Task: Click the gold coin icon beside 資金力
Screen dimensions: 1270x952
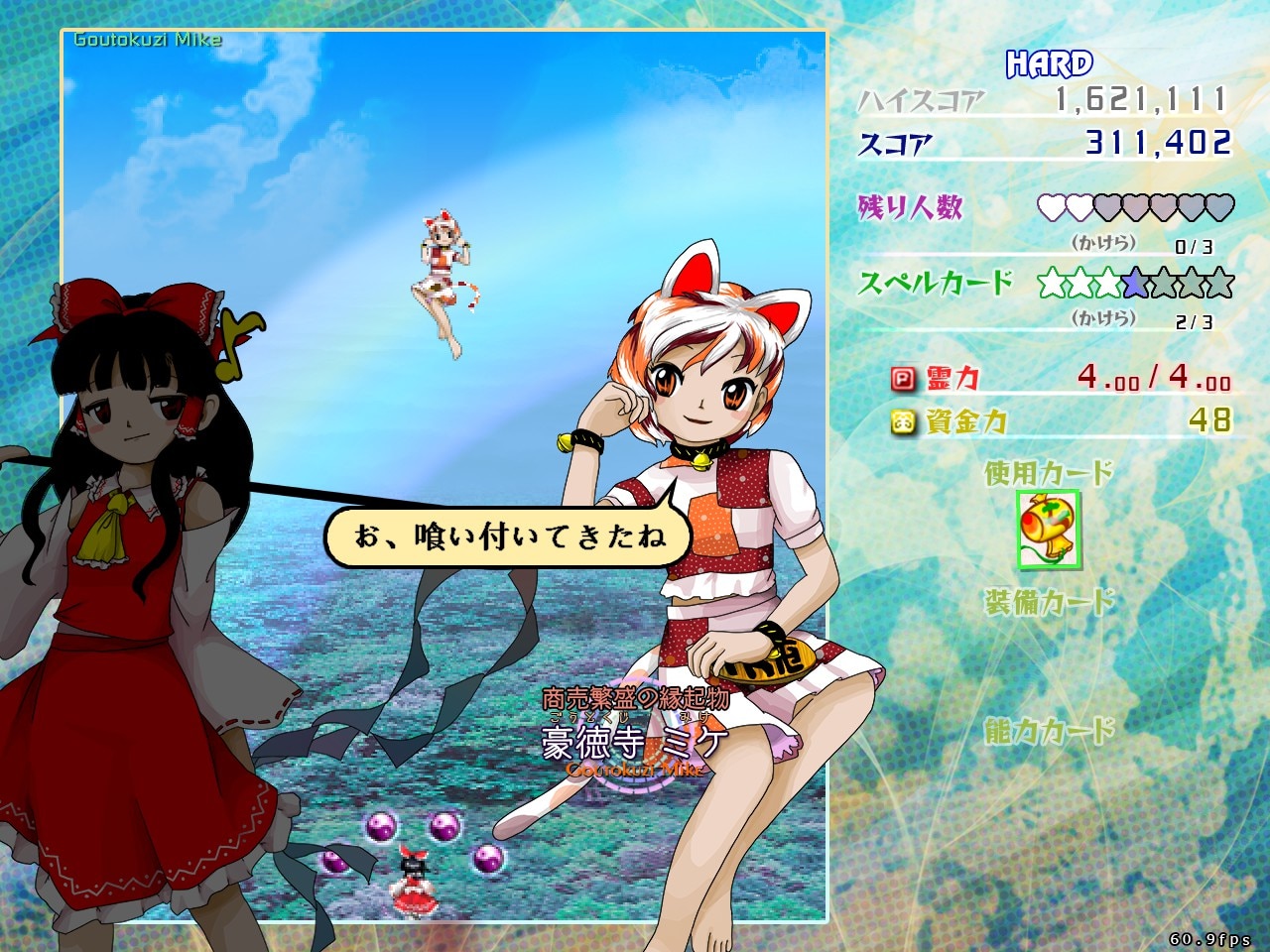Action: (x=904, y=420)
